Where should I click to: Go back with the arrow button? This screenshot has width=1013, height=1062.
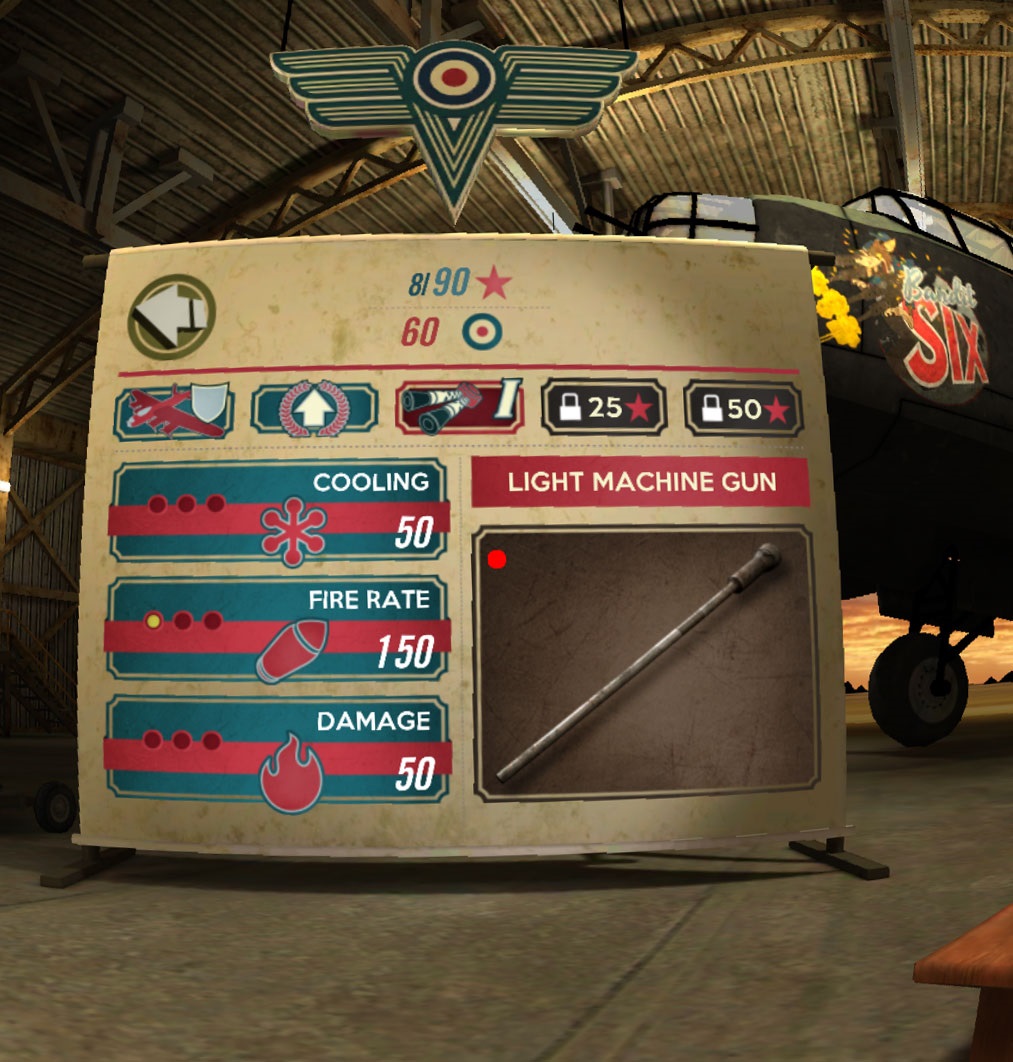point(172,317)
